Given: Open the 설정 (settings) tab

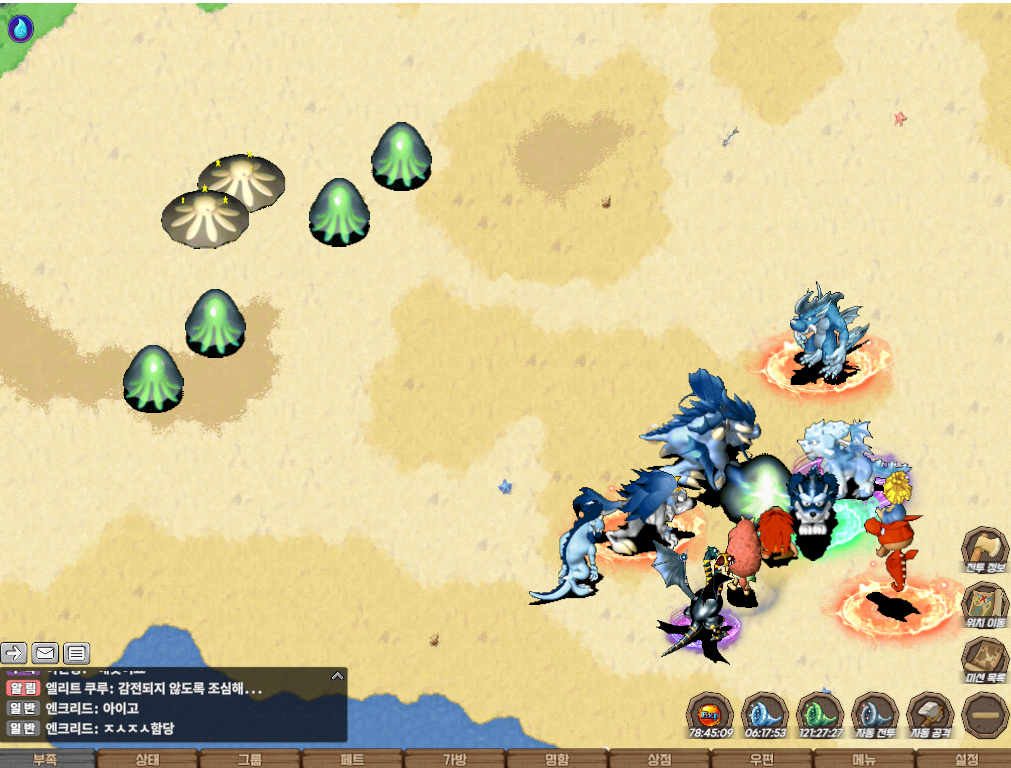Looking at the screenshot, I should pyautogui.click(x=965, y=759).
